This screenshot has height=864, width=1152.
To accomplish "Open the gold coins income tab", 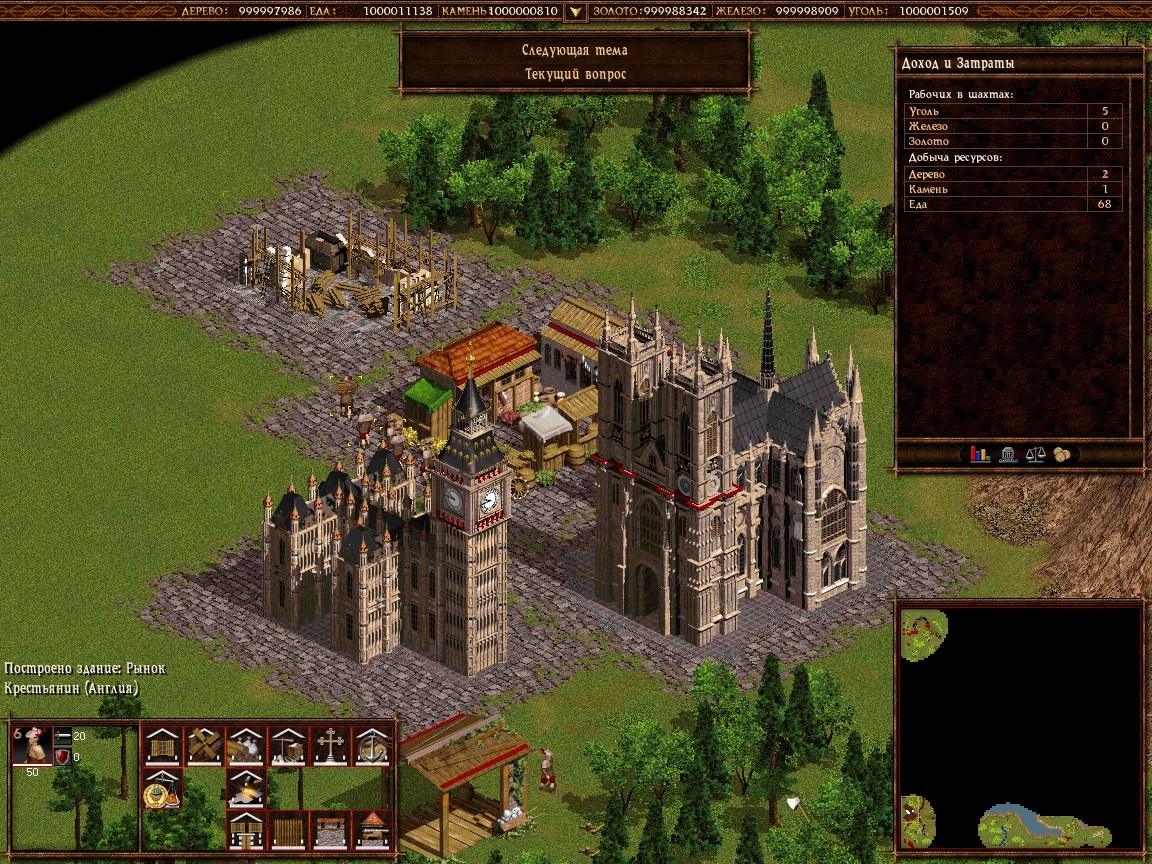I will 1061,454.
